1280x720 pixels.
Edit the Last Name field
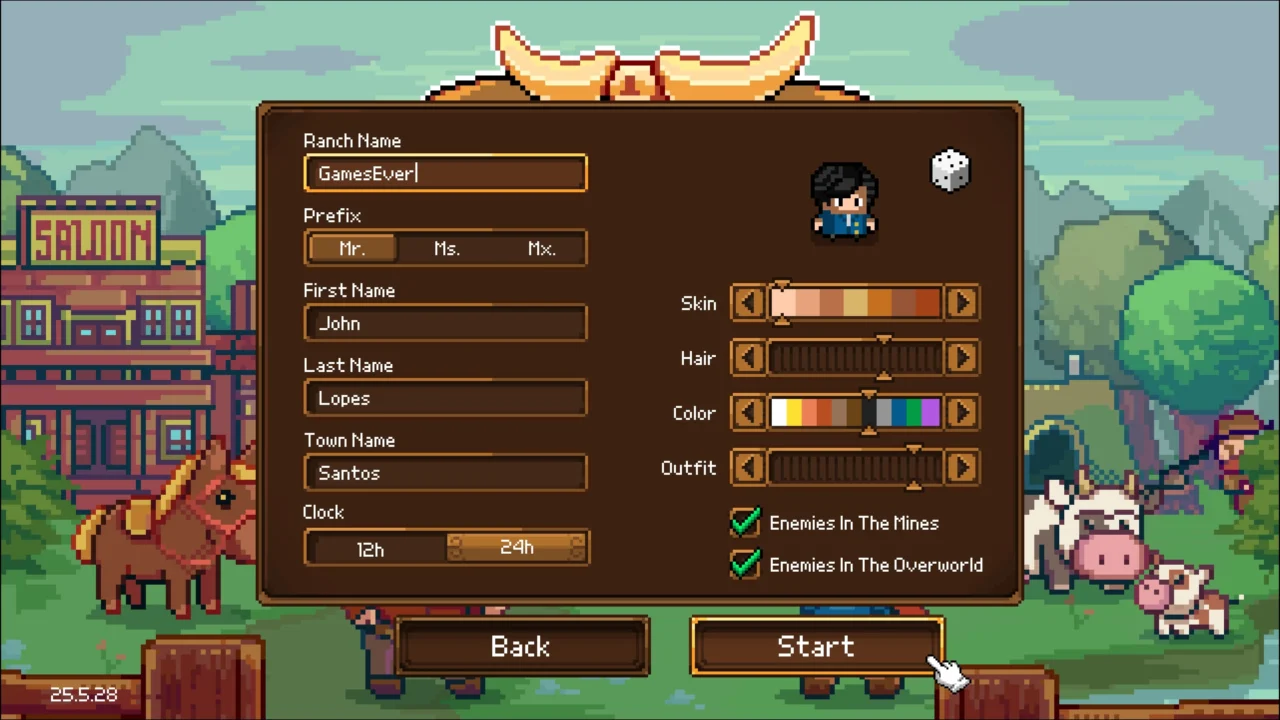click(445, 398)
